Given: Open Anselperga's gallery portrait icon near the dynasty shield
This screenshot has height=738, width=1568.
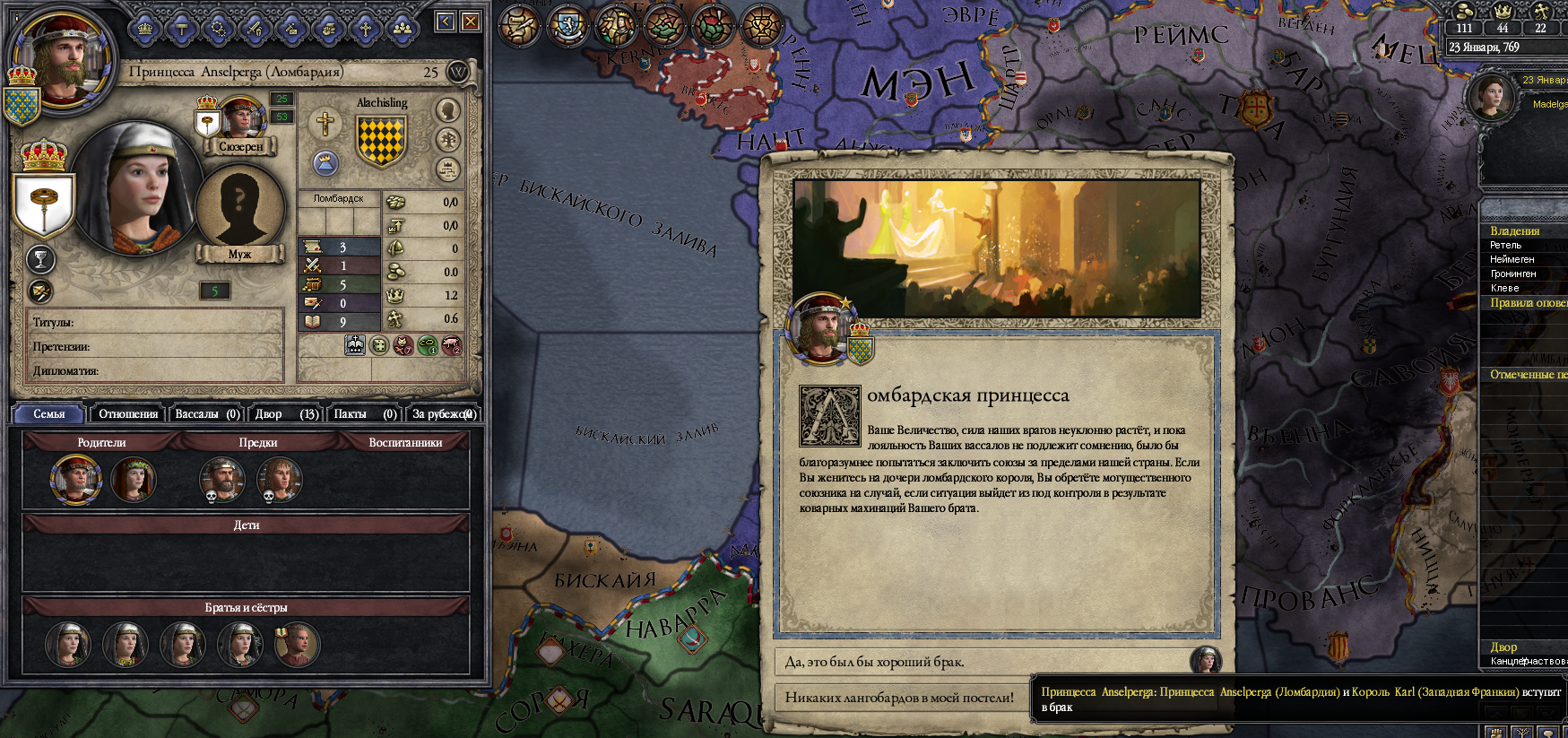Looking at the screenshot, I should coord(446,109).
